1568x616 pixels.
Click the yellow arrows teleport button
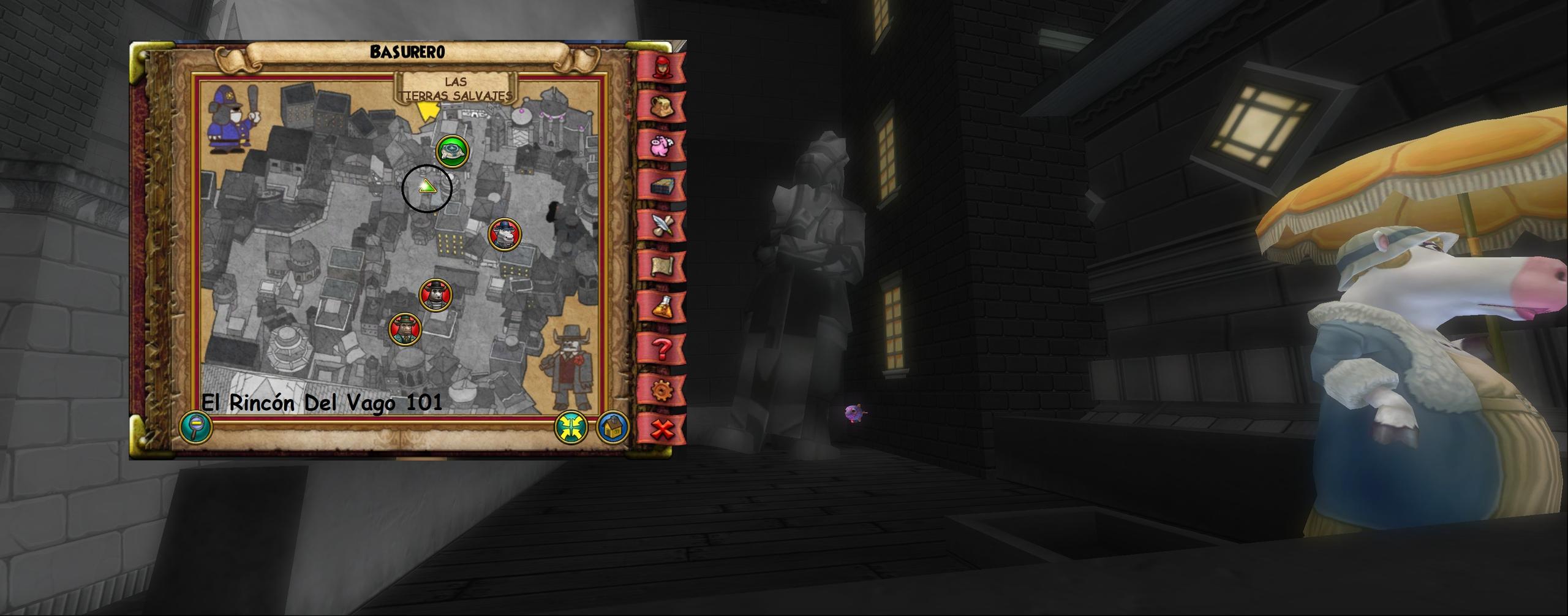(570, 427)
